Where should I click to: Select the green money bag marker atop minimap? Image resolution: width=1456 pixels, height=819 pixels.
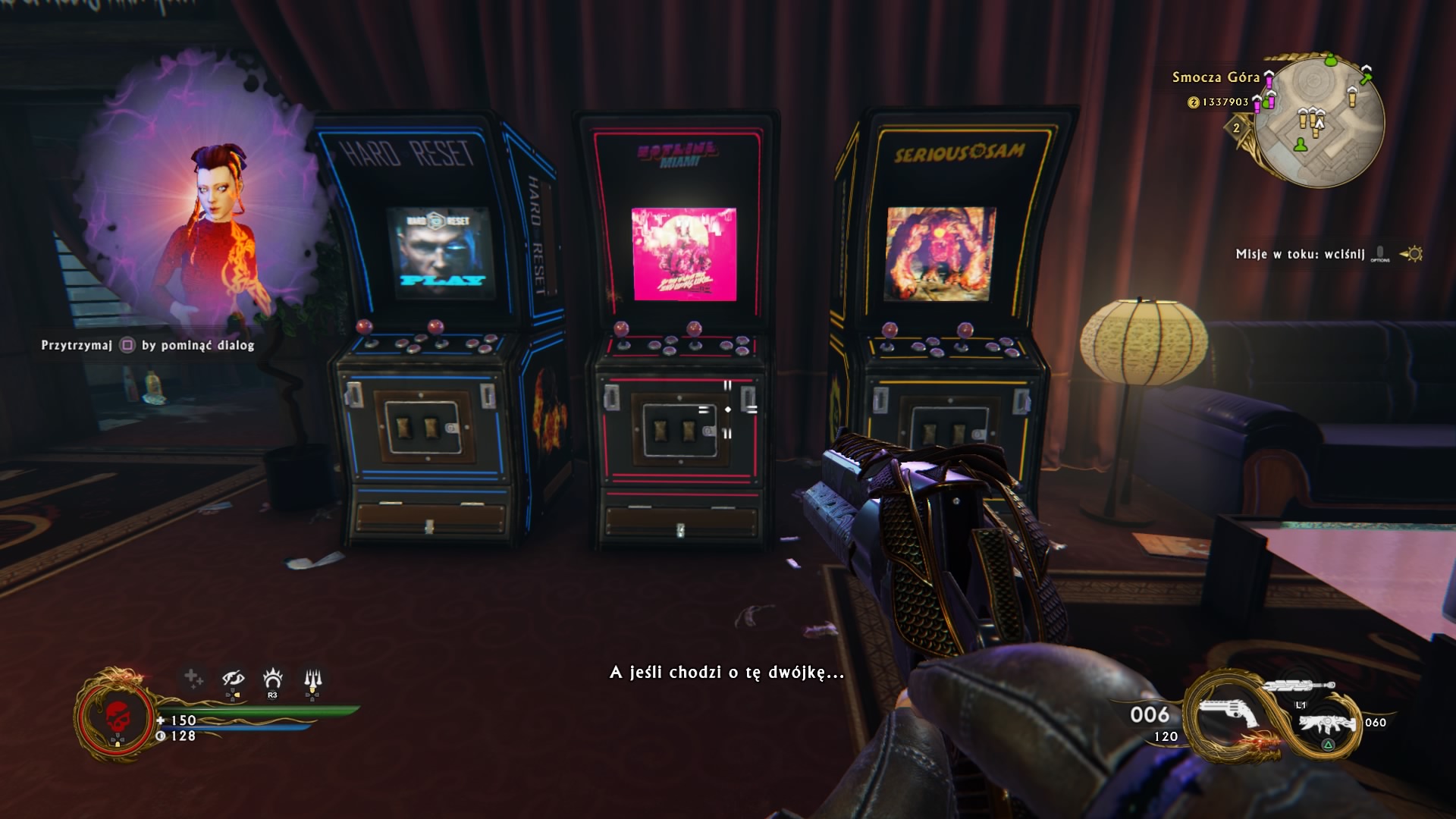[x=1331, y=59]
